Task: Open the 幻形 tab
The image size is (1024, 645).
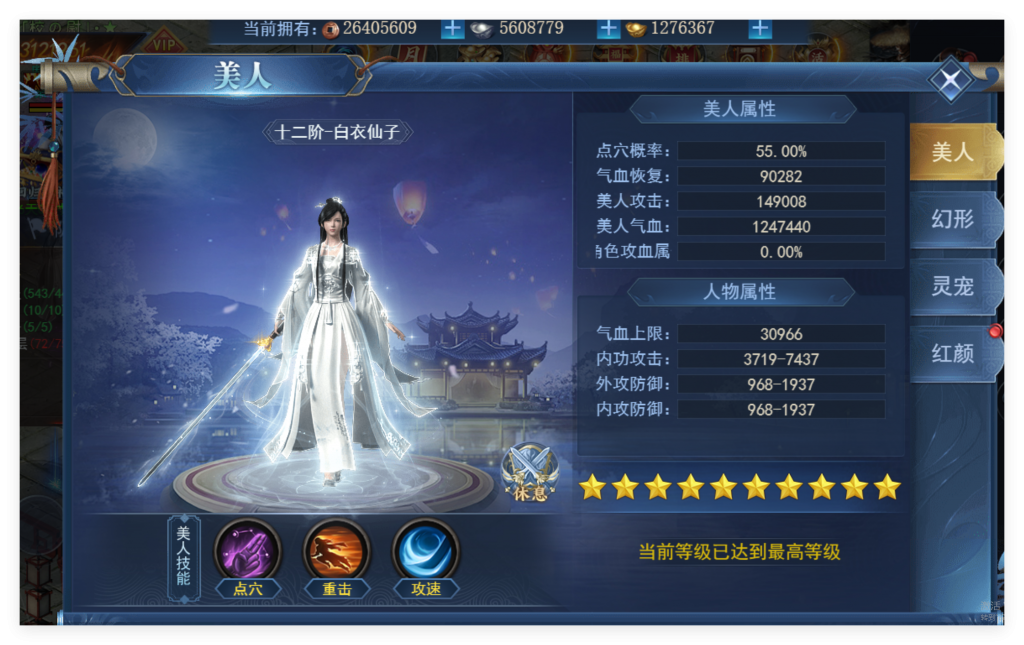Action: pos(952,219)
